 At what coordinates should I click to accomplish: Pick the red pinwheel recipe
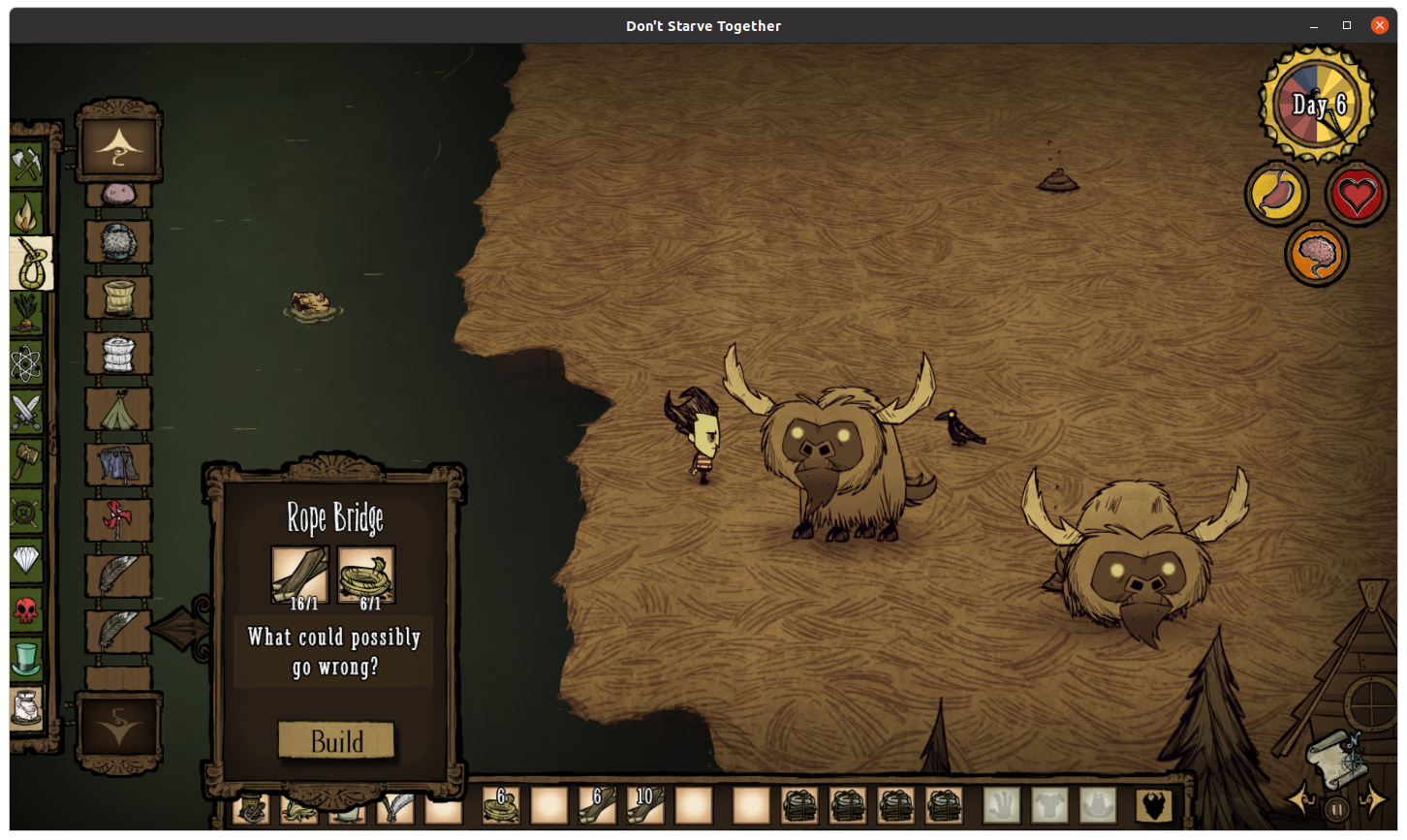pyautogui.click(x=118, y=520)
